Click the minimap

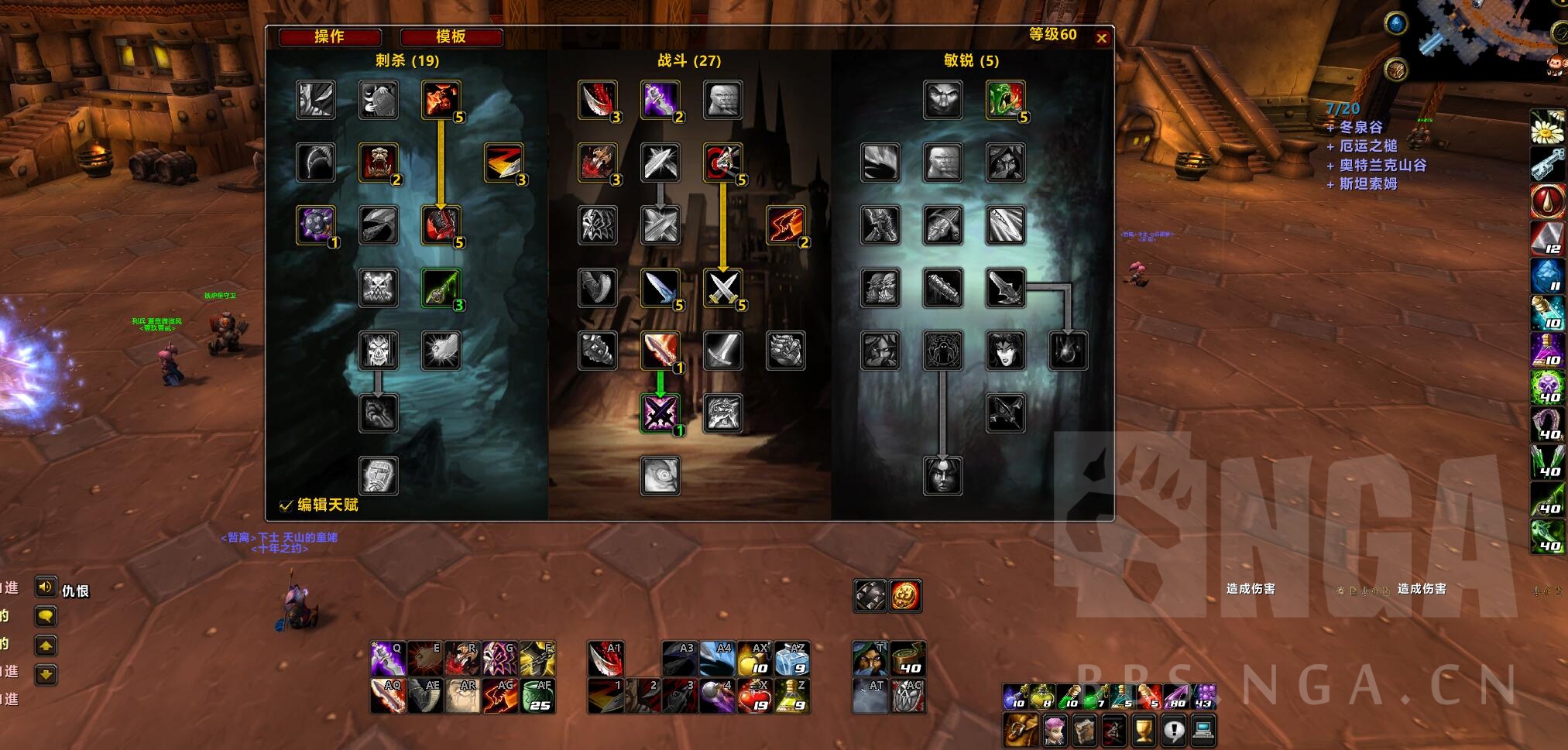1487,35
